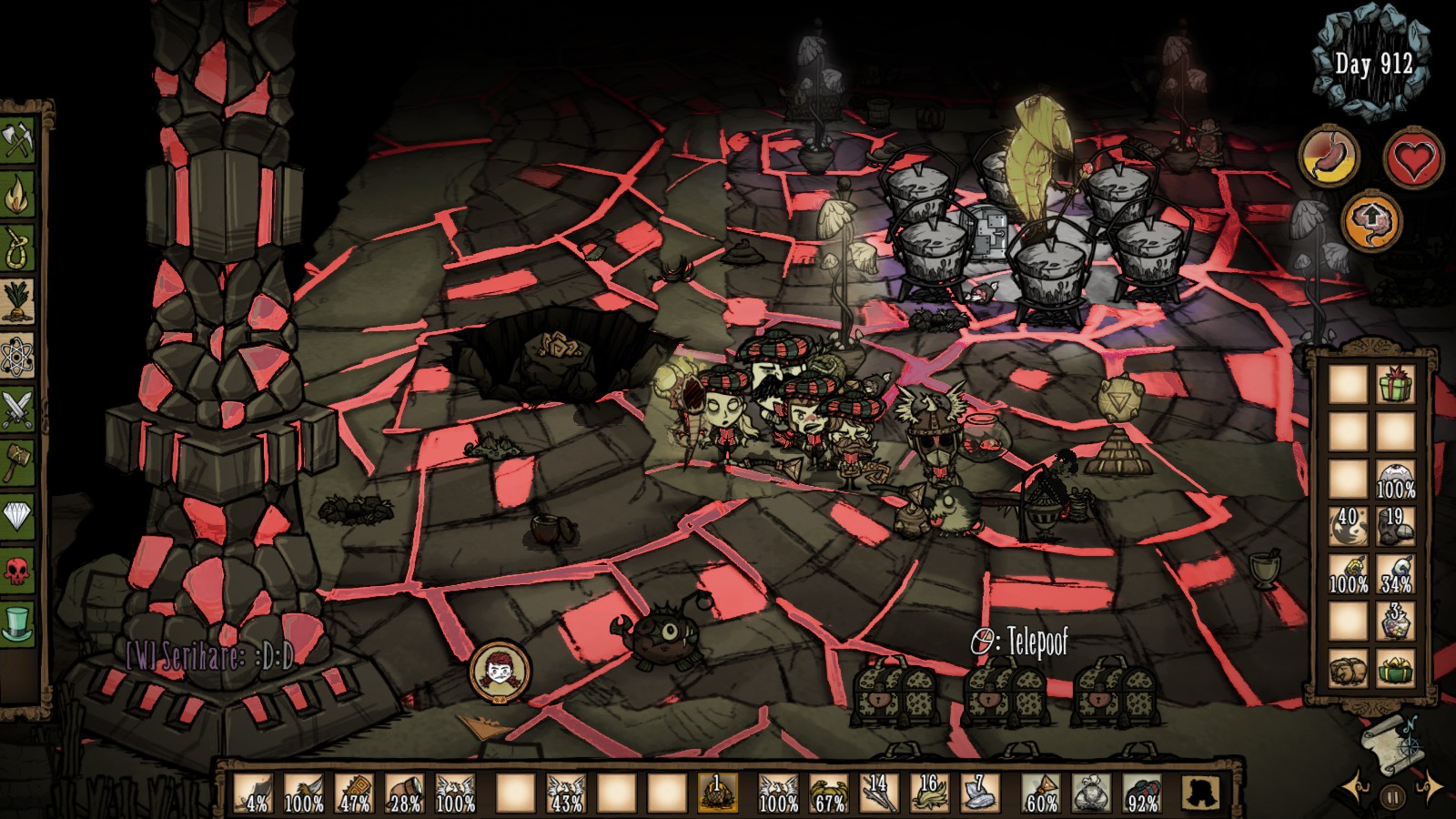Pick the highlighted nest item with count 1
The image size is (1456, 819).
tap(716, 794)
